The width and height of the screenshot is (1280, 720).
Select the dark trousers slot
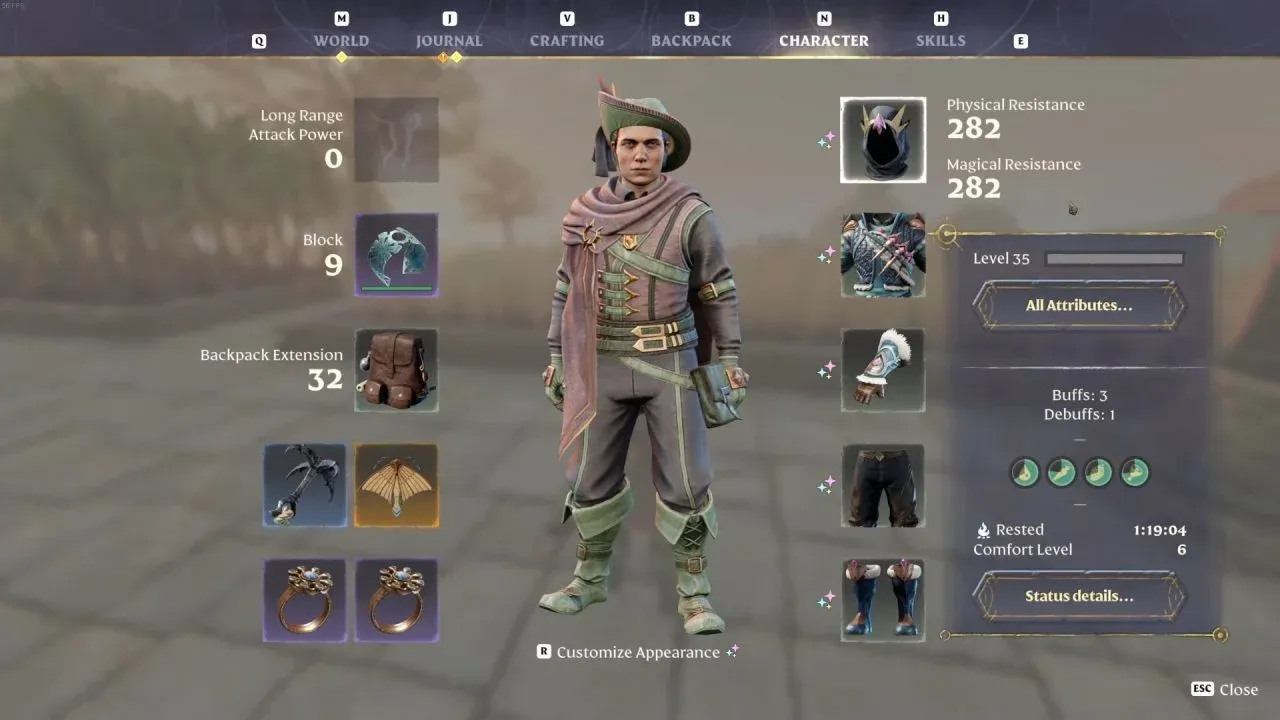pyautogui.click(x=883, y=486)
